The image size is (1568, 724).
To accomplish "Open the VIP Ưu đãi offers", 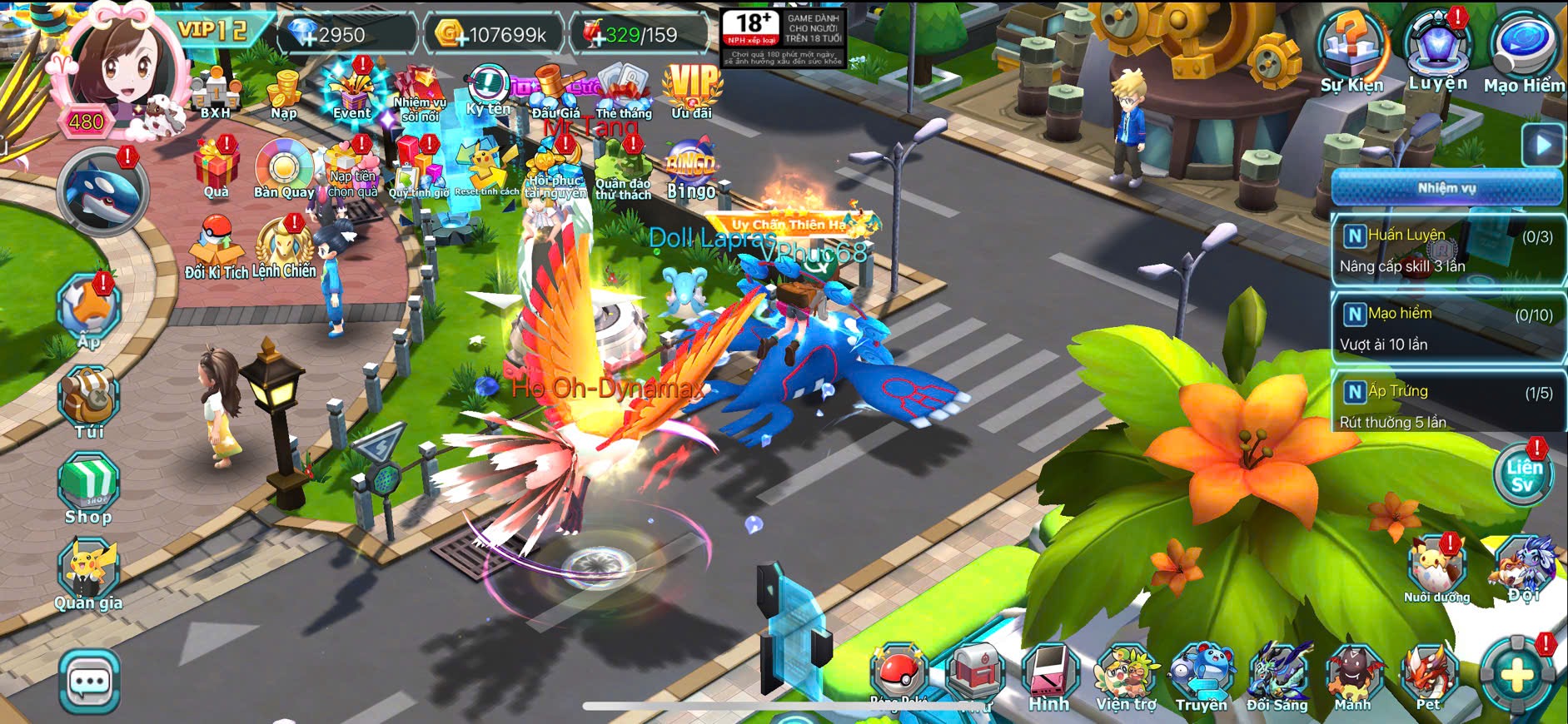I will [691, 90].
